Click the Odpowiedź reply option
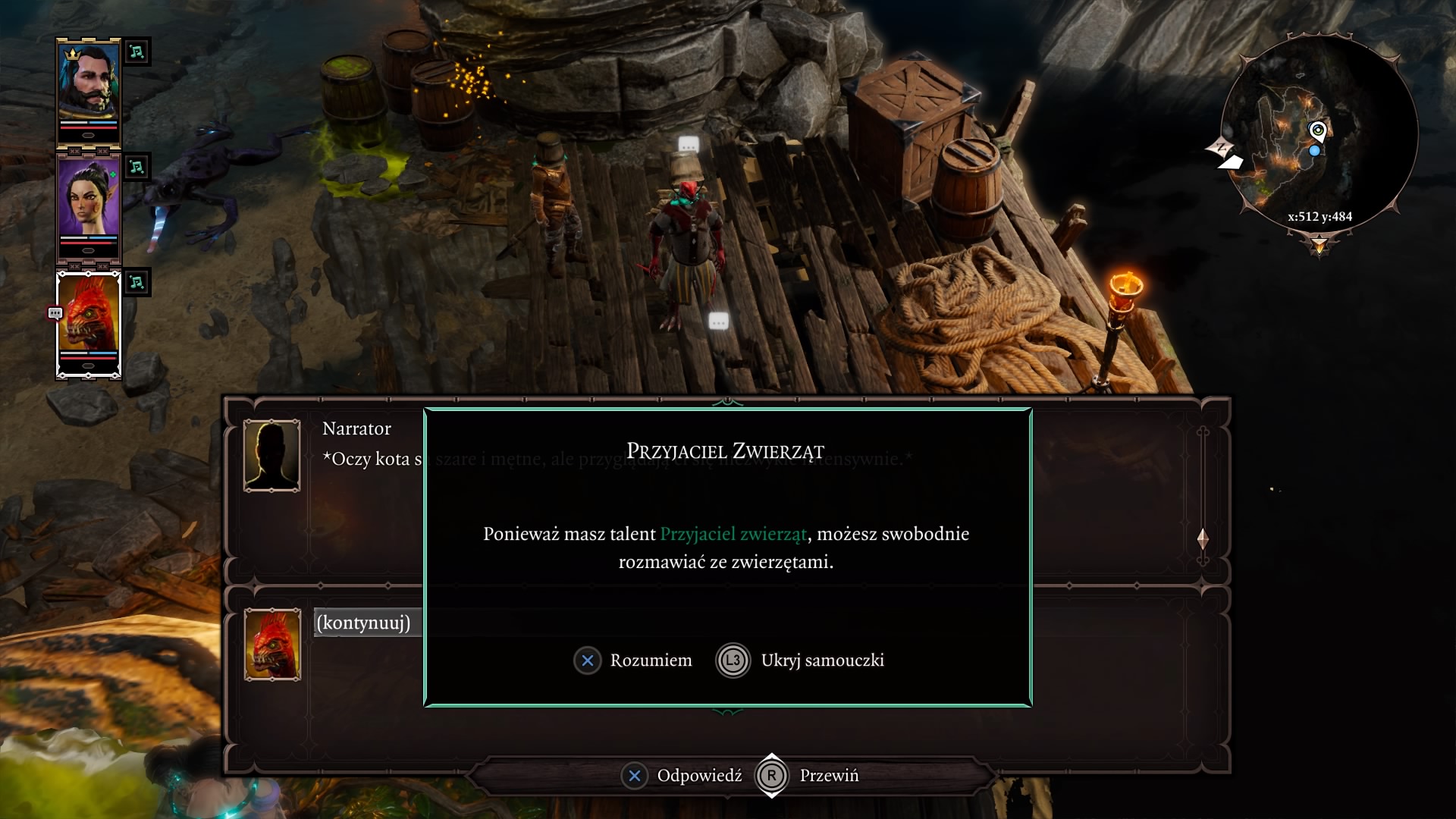 click(x=682, y=776)
